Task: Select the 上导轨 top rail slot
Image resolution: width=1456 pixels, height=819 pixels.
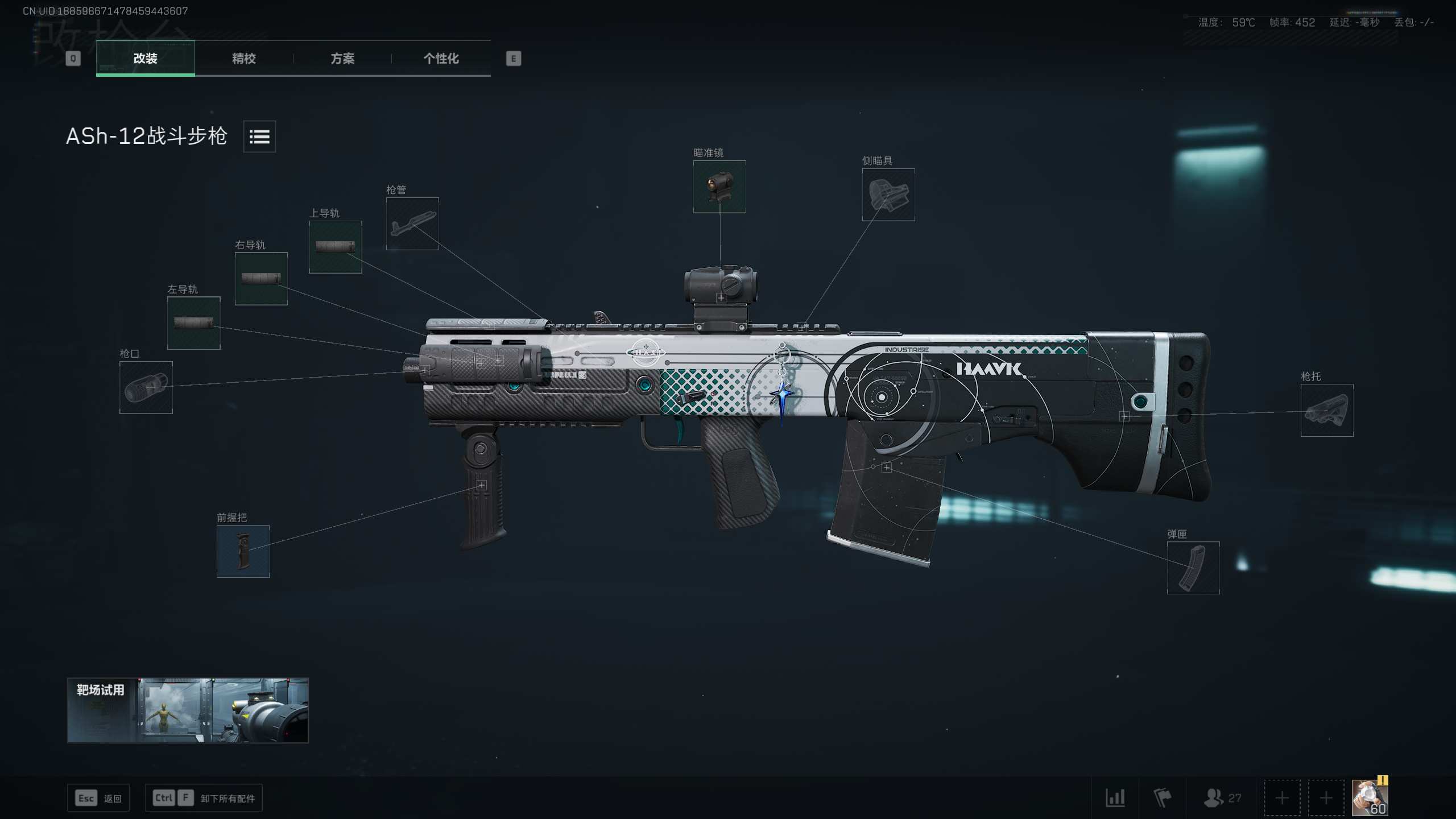Action: coord(335,247)
